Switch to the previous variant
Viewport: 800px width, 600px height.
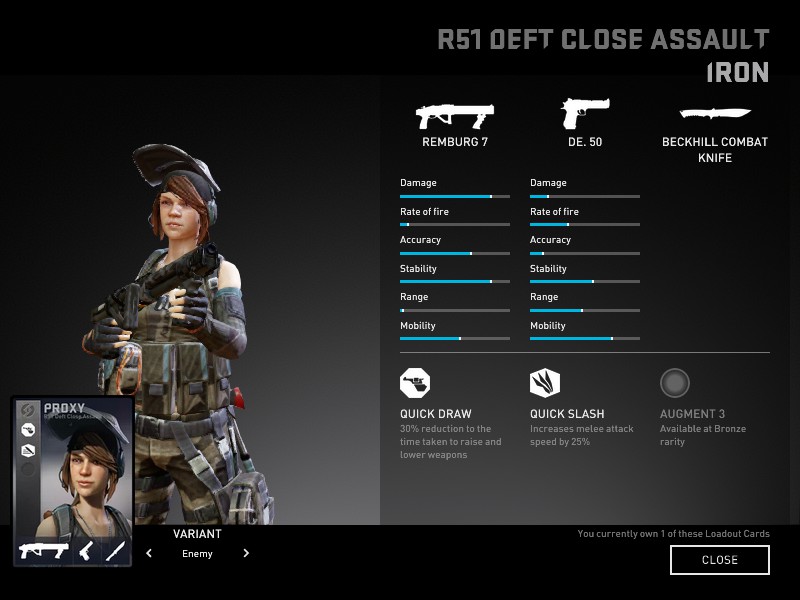[x=149, y=553]
